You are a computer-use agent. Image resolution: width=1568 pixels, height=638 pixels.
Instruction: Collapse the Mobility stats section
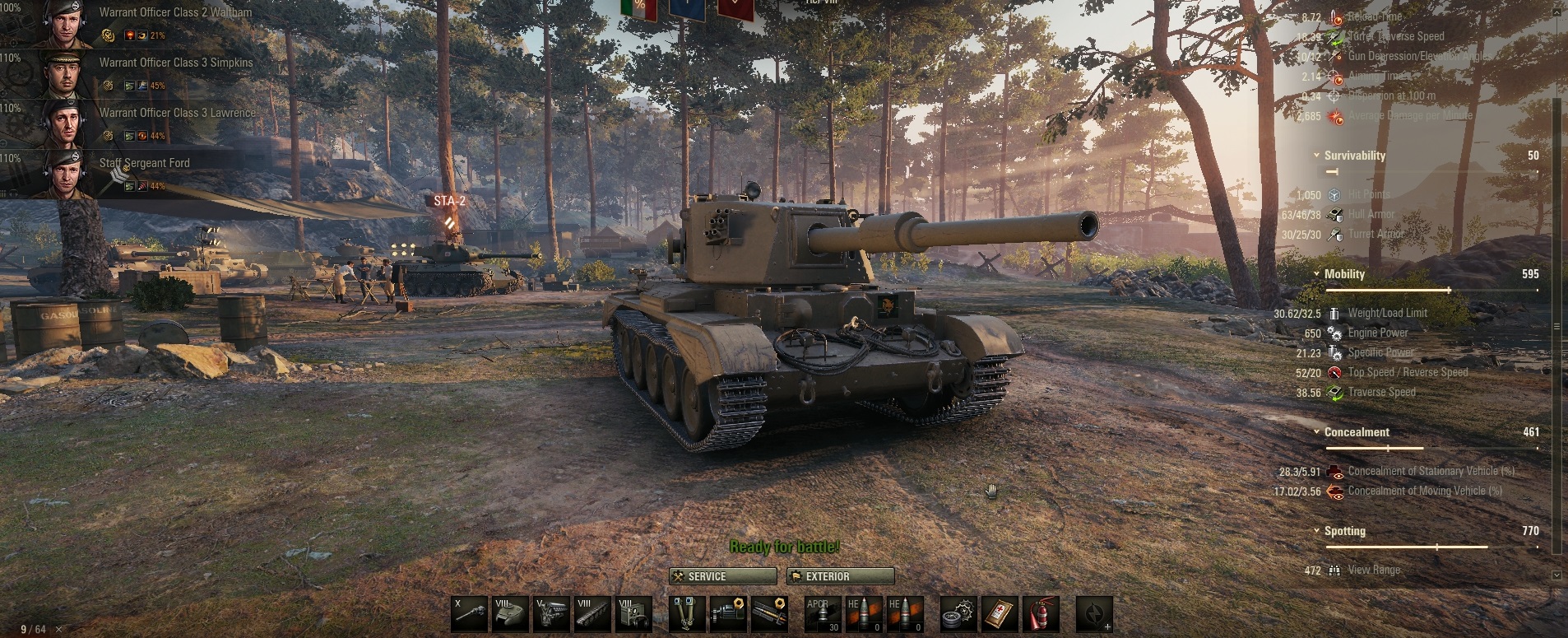tap(1317, 274)
